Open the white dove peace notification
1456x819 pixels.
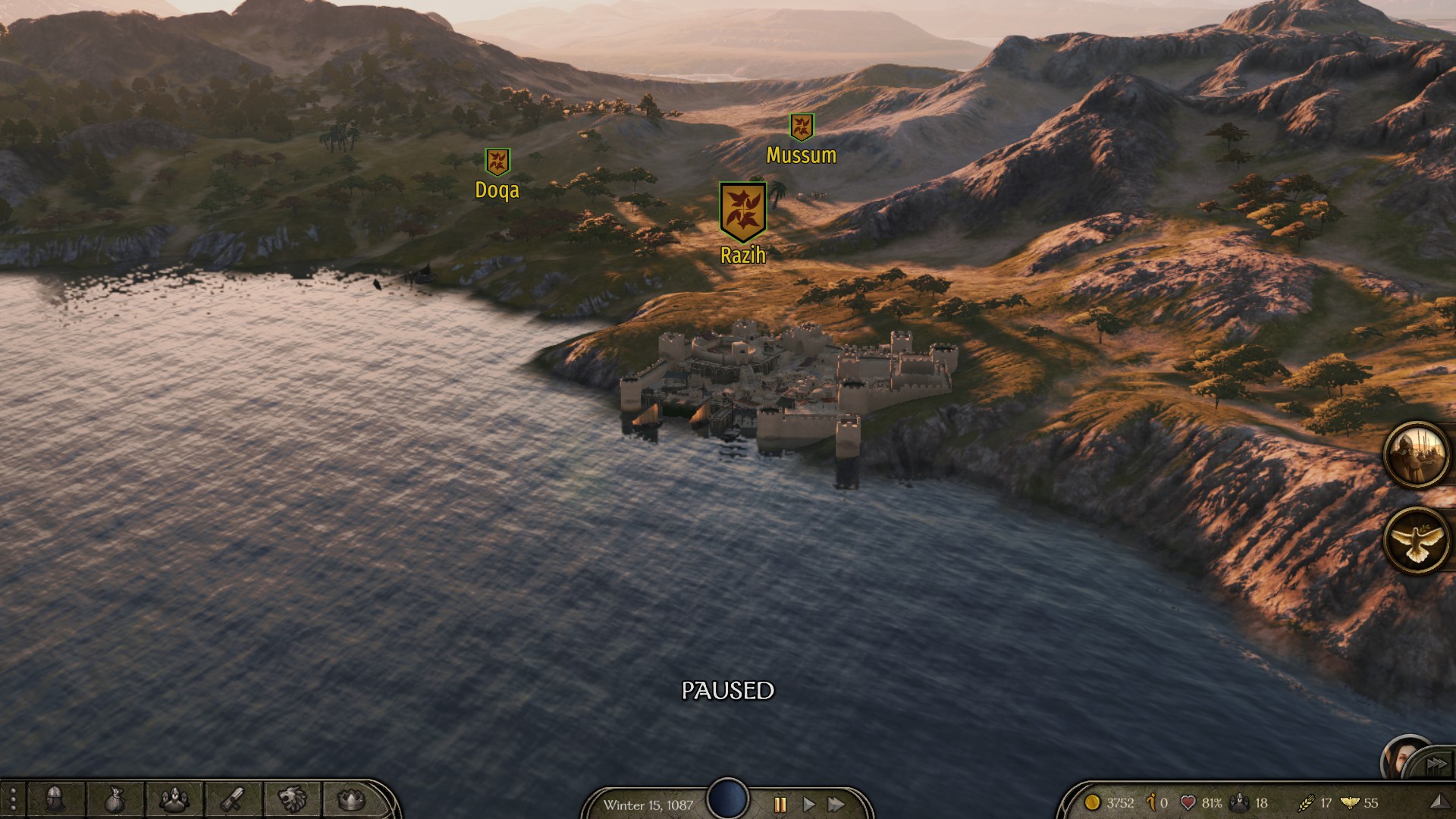coord(1417,541)
